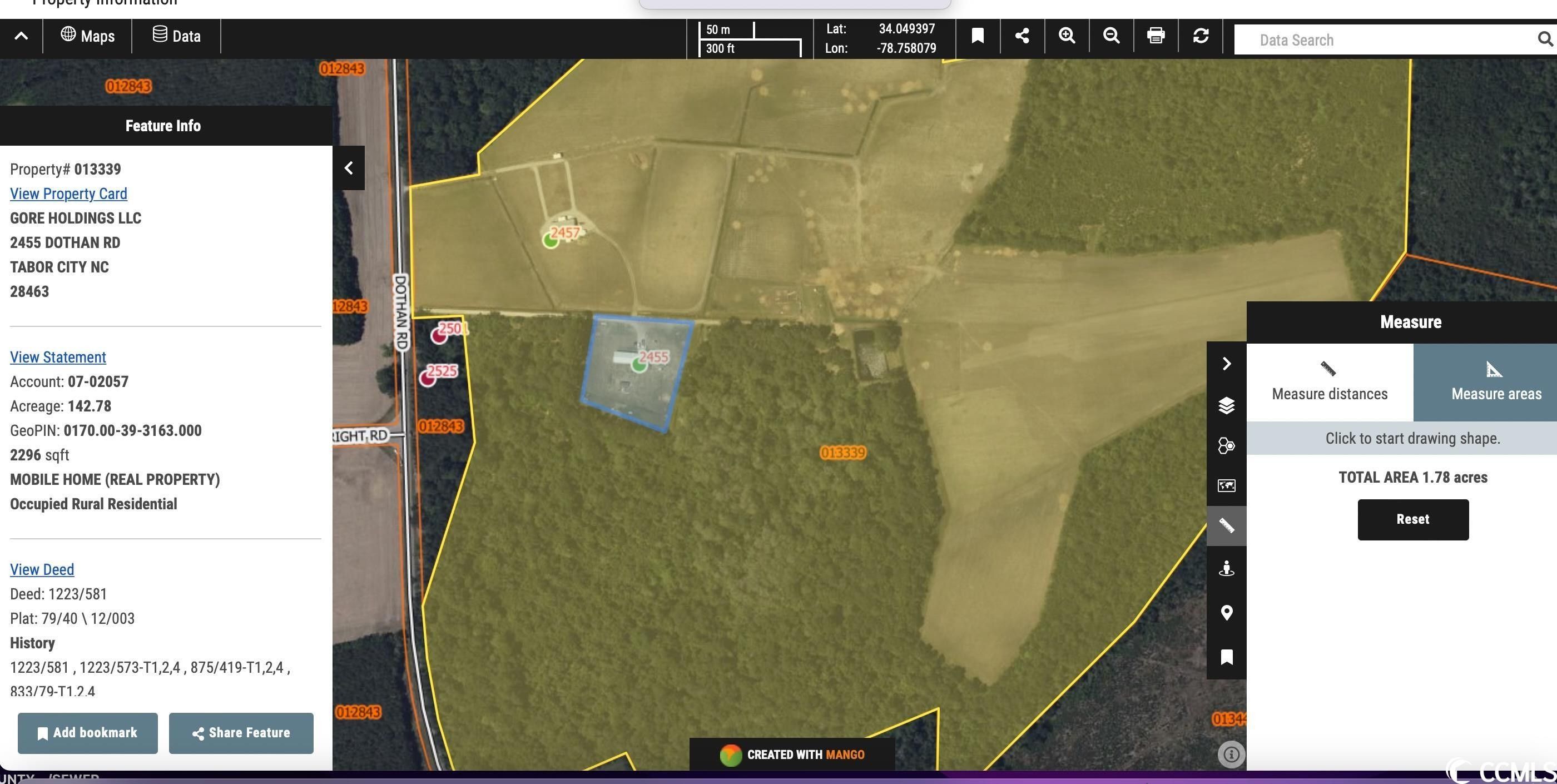Zoom in using the magnifier plus icon
The width and height of the screenshot is (1557, 784).
(x=1066, y=36)
